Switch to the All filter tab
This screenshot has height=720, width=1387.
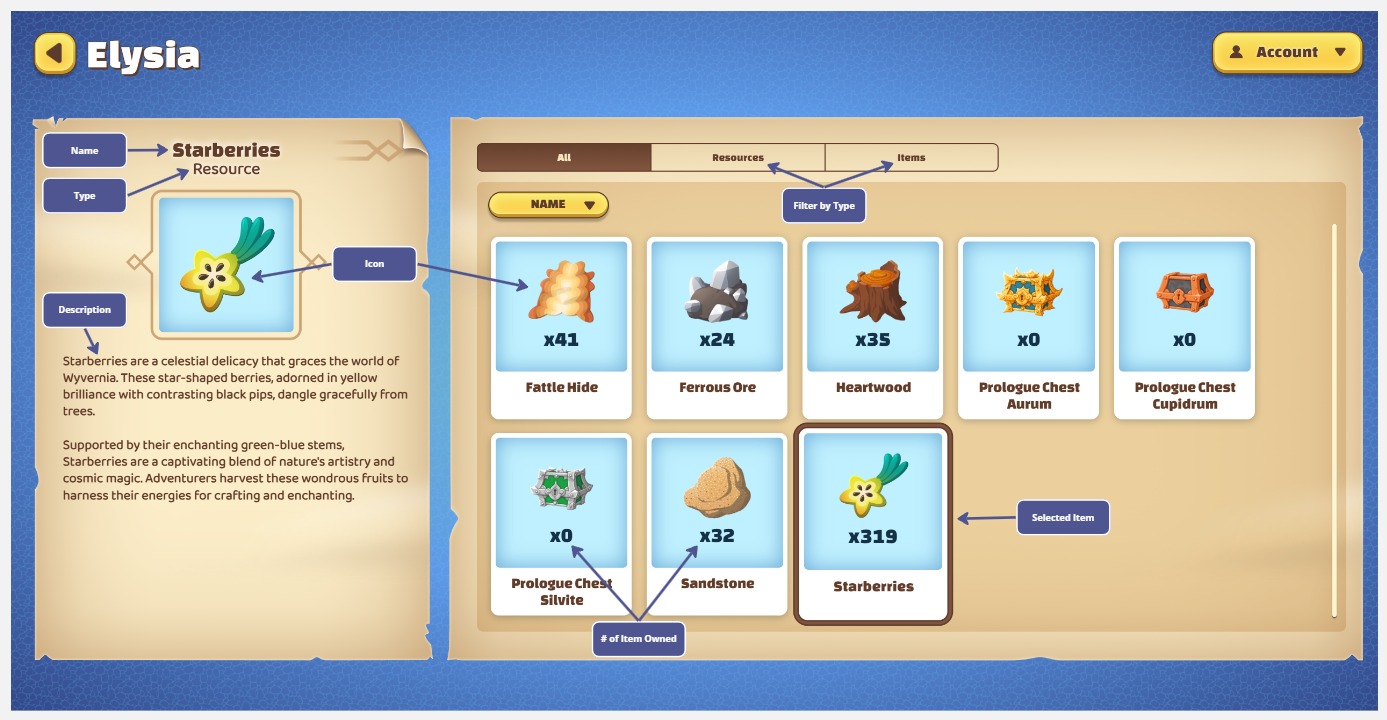tap(564, 158)
